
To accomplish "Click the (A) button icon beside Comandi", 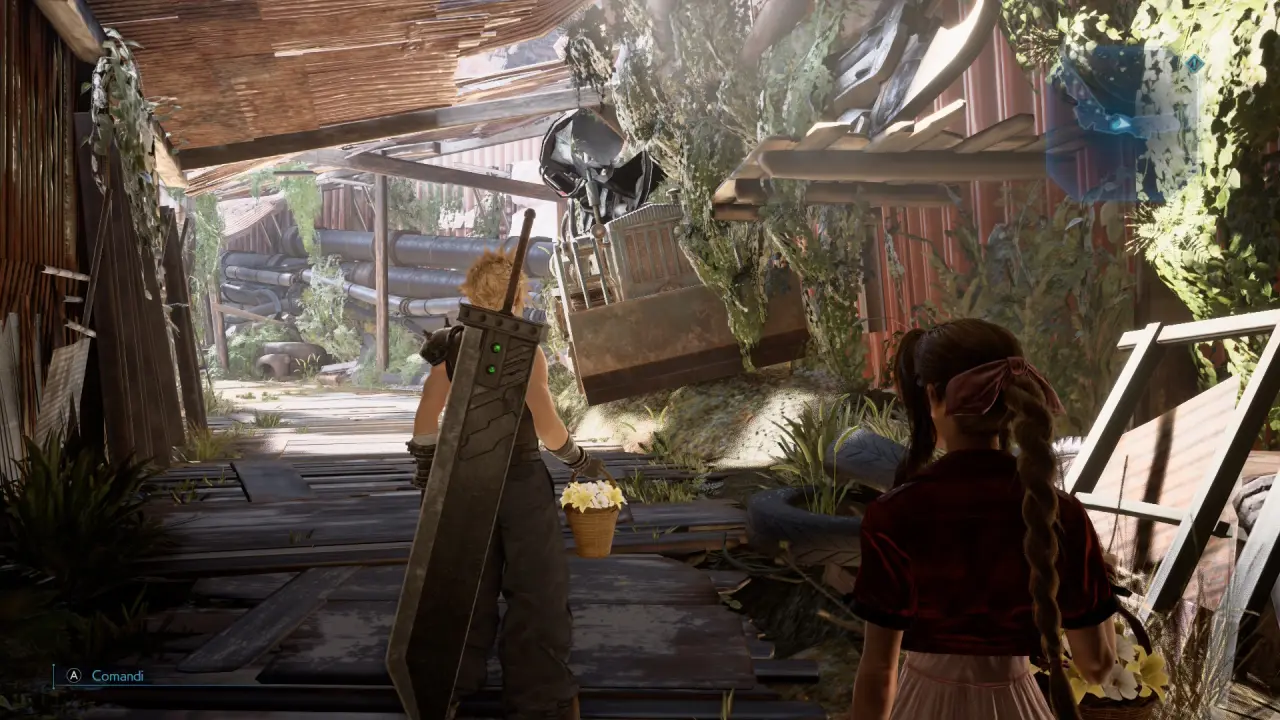I will (73, 676).
